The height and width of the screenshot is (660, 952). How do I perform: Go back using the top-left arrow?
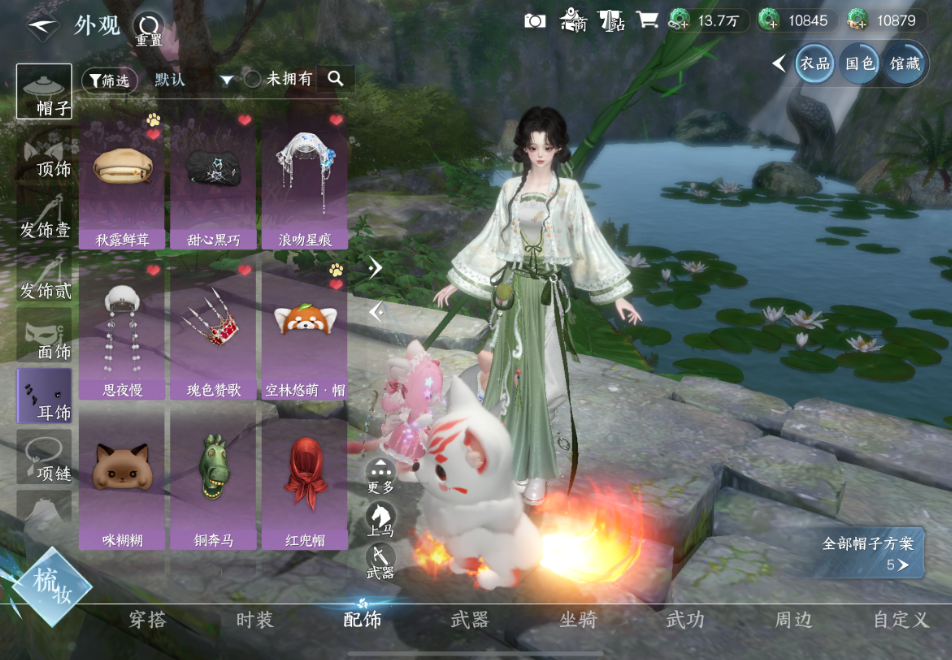[41, 24]
